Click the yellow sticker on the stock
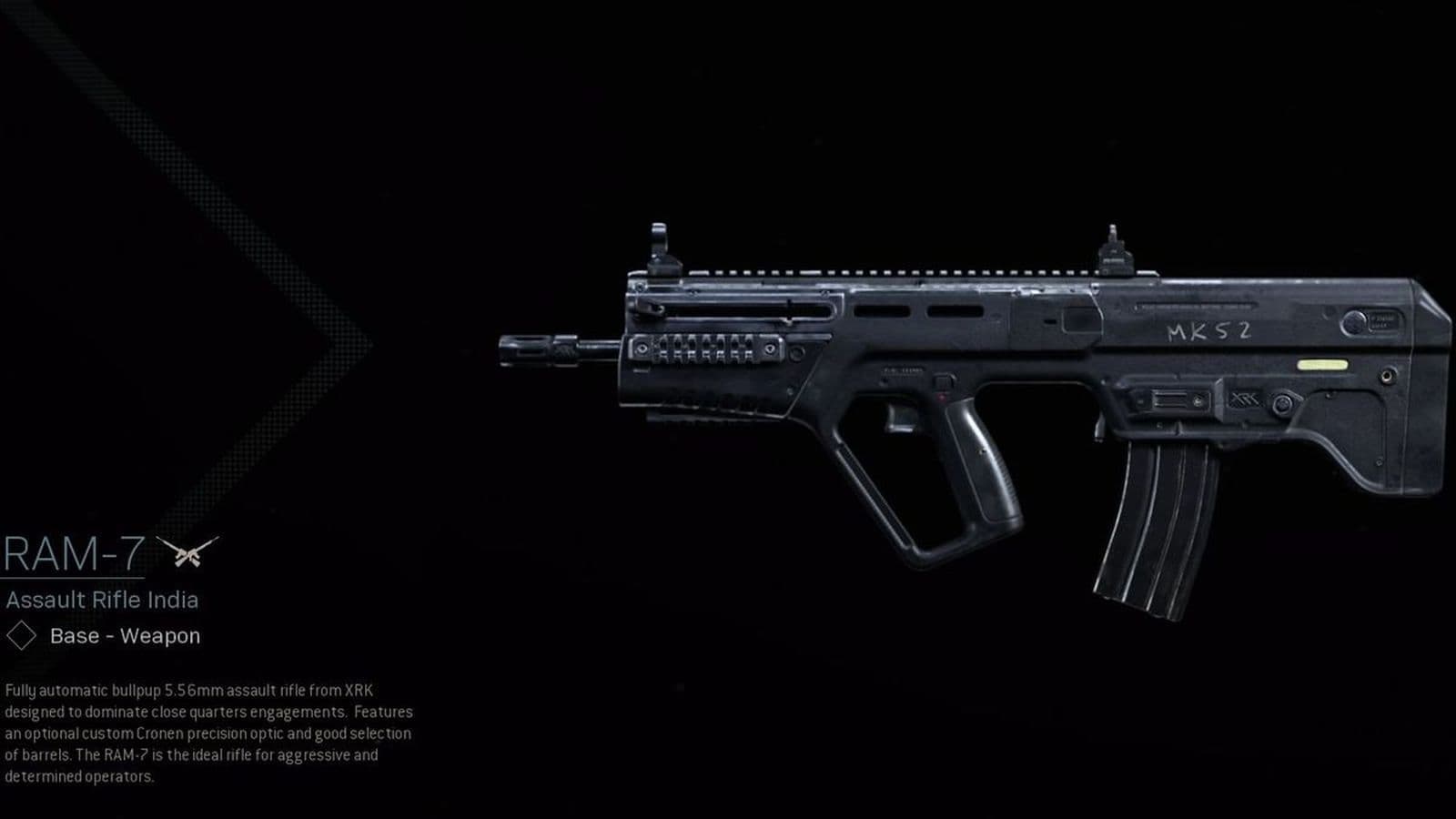The height and width of the screenshot is (819, 1456). pos(1321,362)
